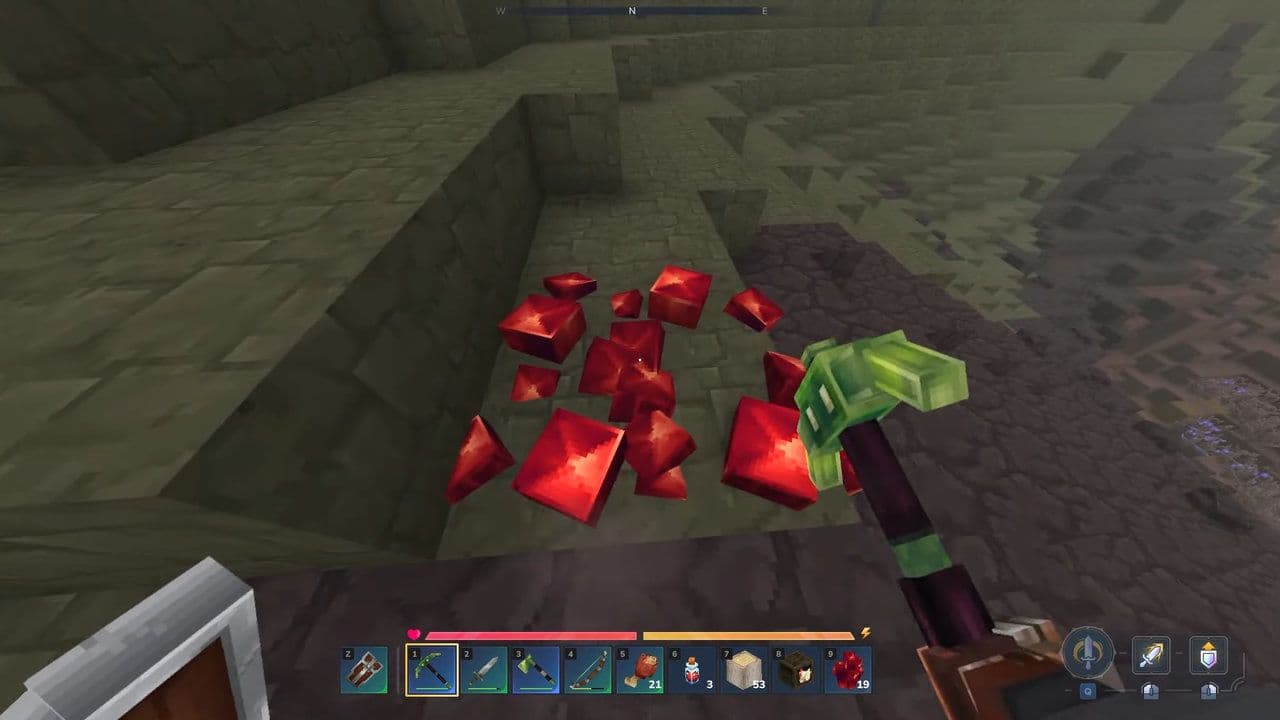1280x720 pixels.
Task: Click the left mouse button prompt under attack icon
Action: click(1150, 690)
